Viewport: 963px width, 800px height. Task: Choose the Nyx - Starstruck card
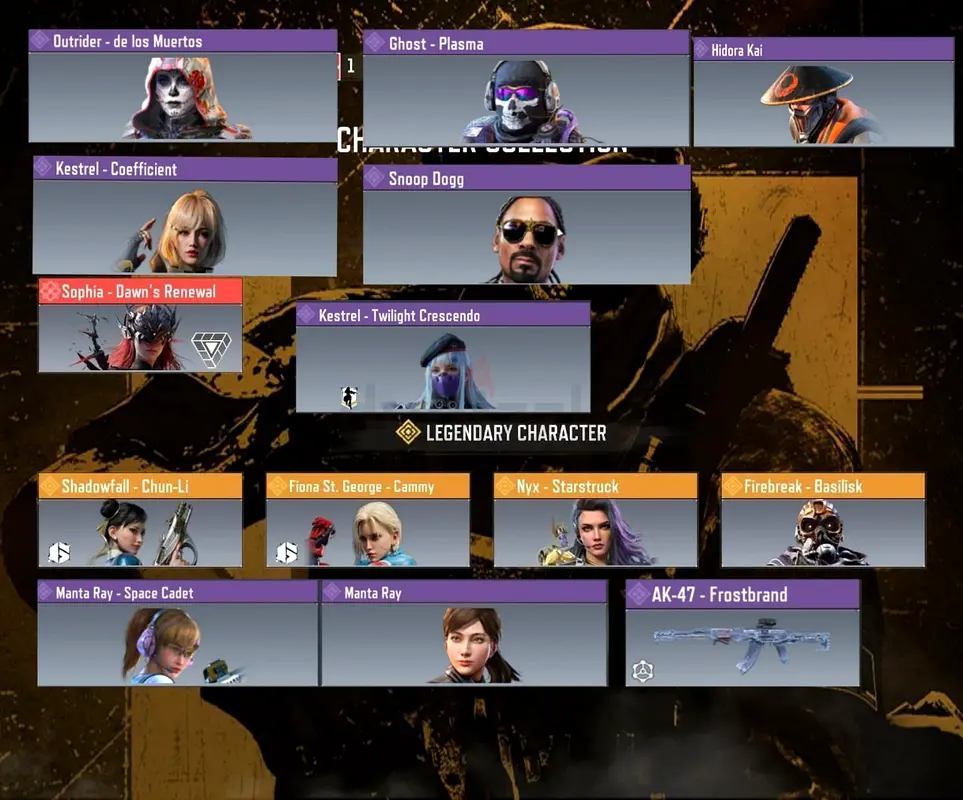point(595,521)
